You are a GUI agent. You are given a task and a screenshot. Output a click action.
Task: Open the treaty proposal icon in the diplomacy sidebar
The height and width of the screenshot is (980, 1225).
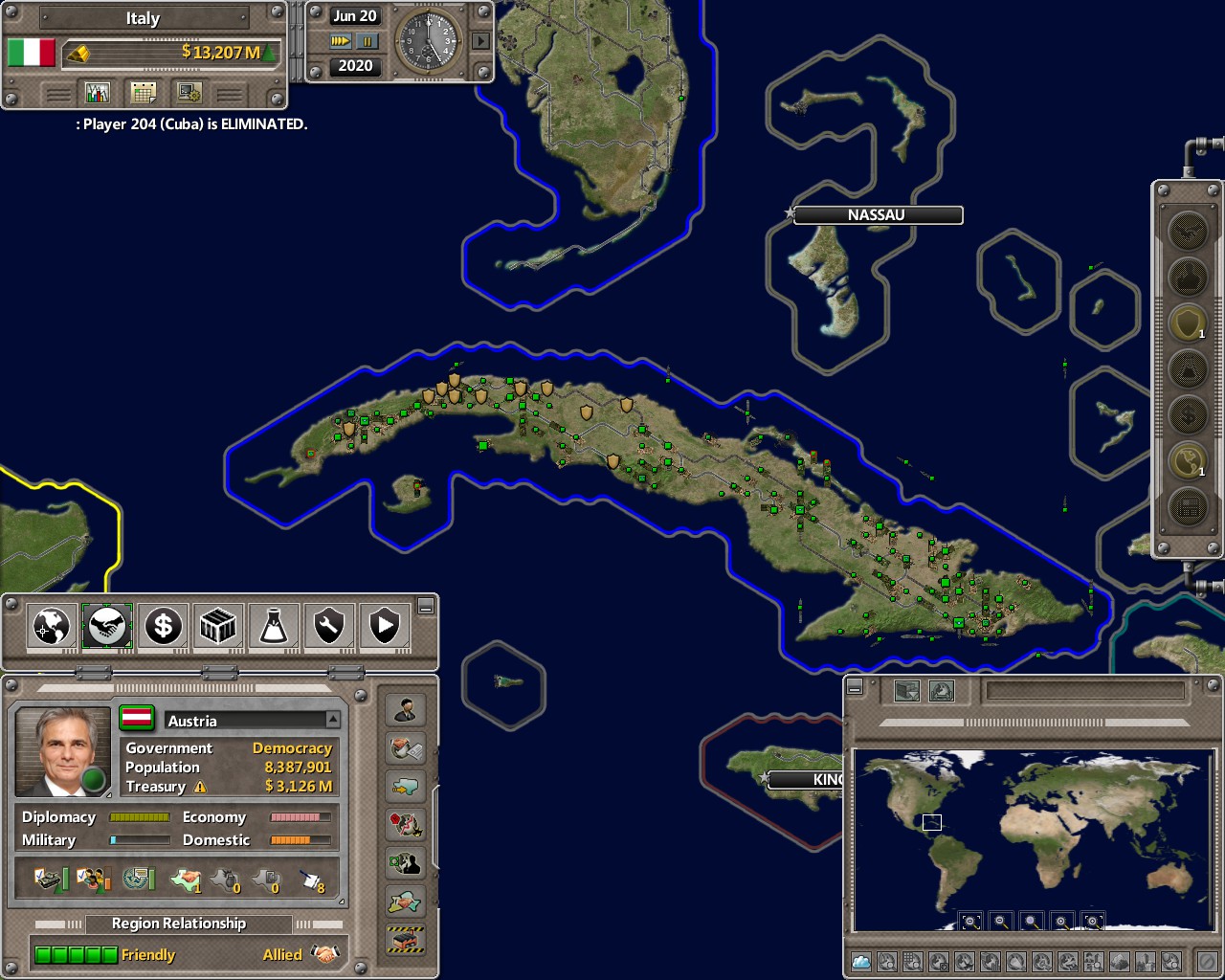(x=406, y=747)
